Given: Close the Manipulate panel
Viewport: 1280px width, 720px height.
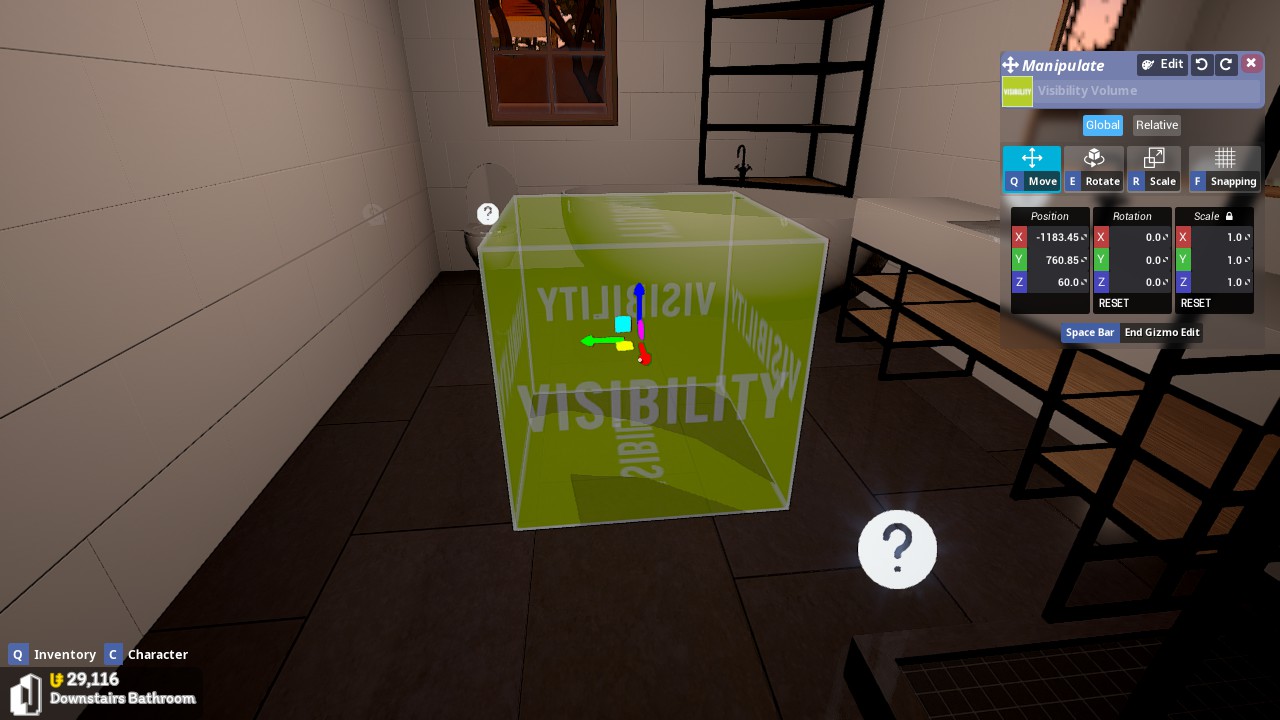Looking at the screenshot, I should pyautogui.click(x=1251, y=64).
